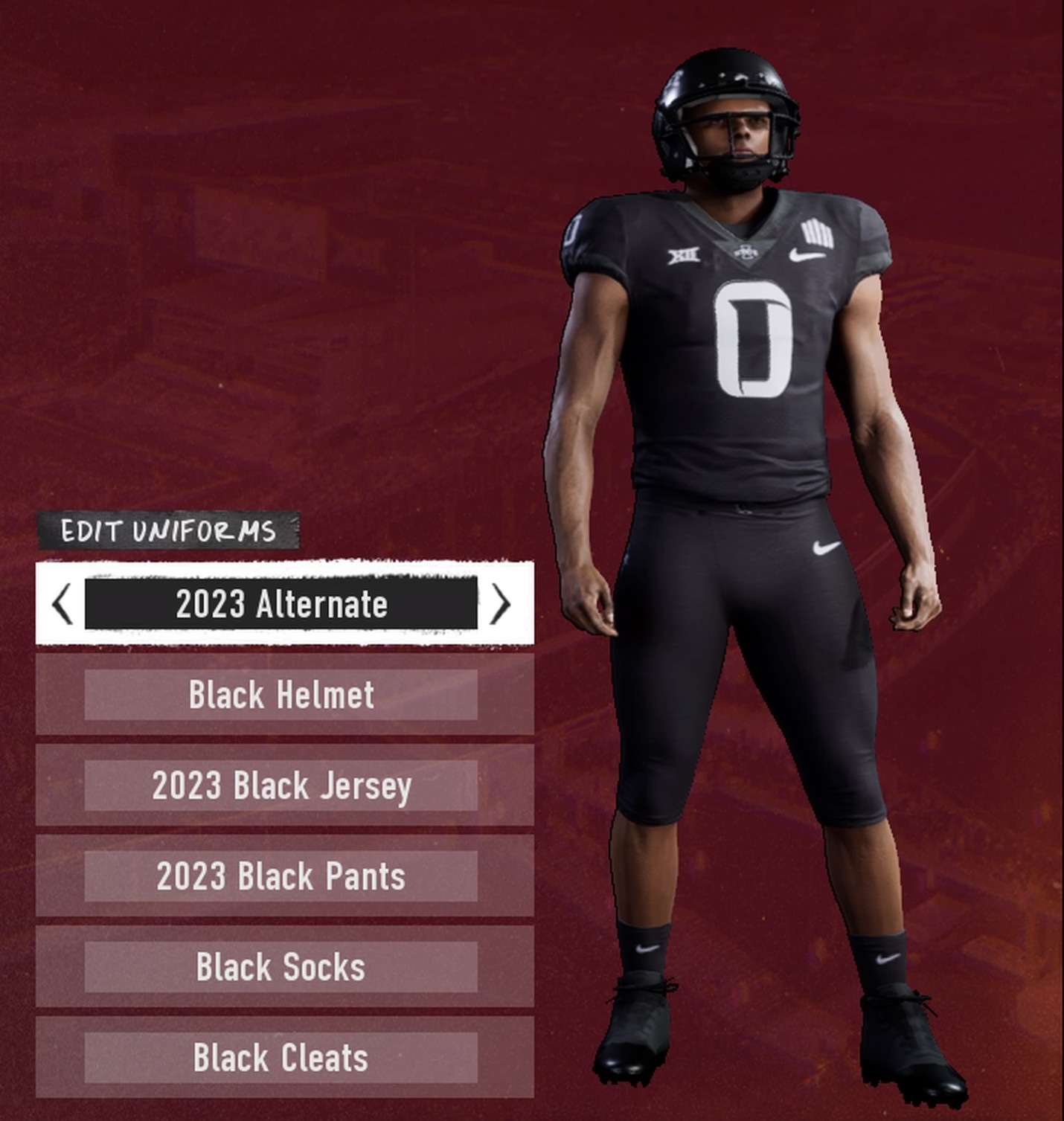The image size is (1064, 1121).
Task: Click the right arrow for next uniform preset
Action: [x=501, y=604]
